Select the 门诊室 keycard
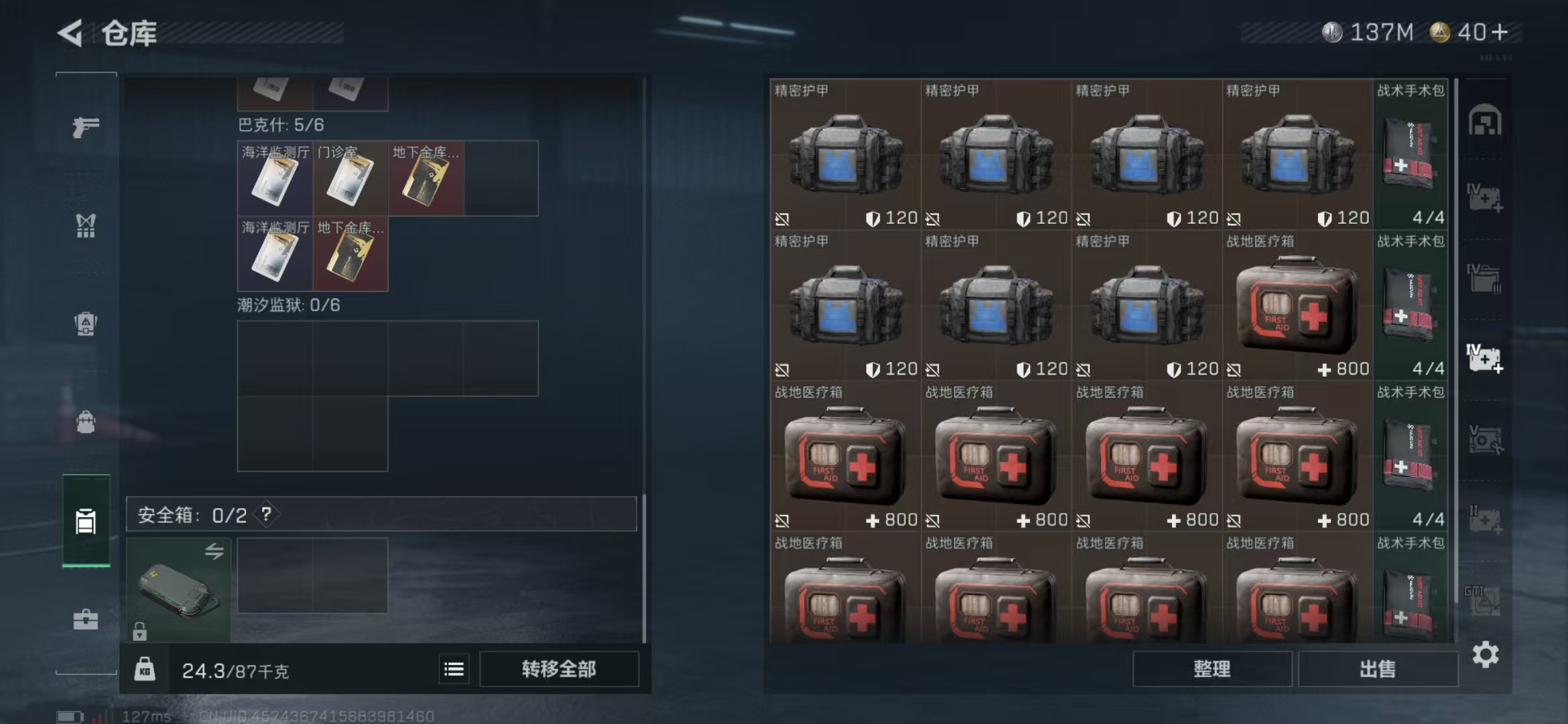1568x724 pixels. tap(350, 178)
